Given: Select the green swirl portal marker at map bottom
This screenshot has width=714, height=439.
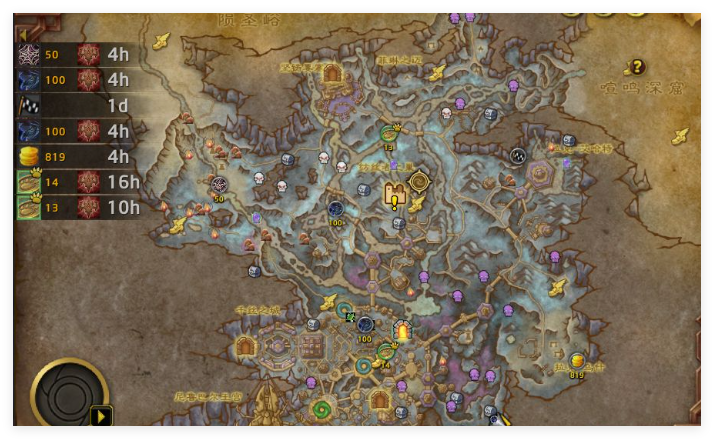Looking at the screenshot, I should click(322, 410).
